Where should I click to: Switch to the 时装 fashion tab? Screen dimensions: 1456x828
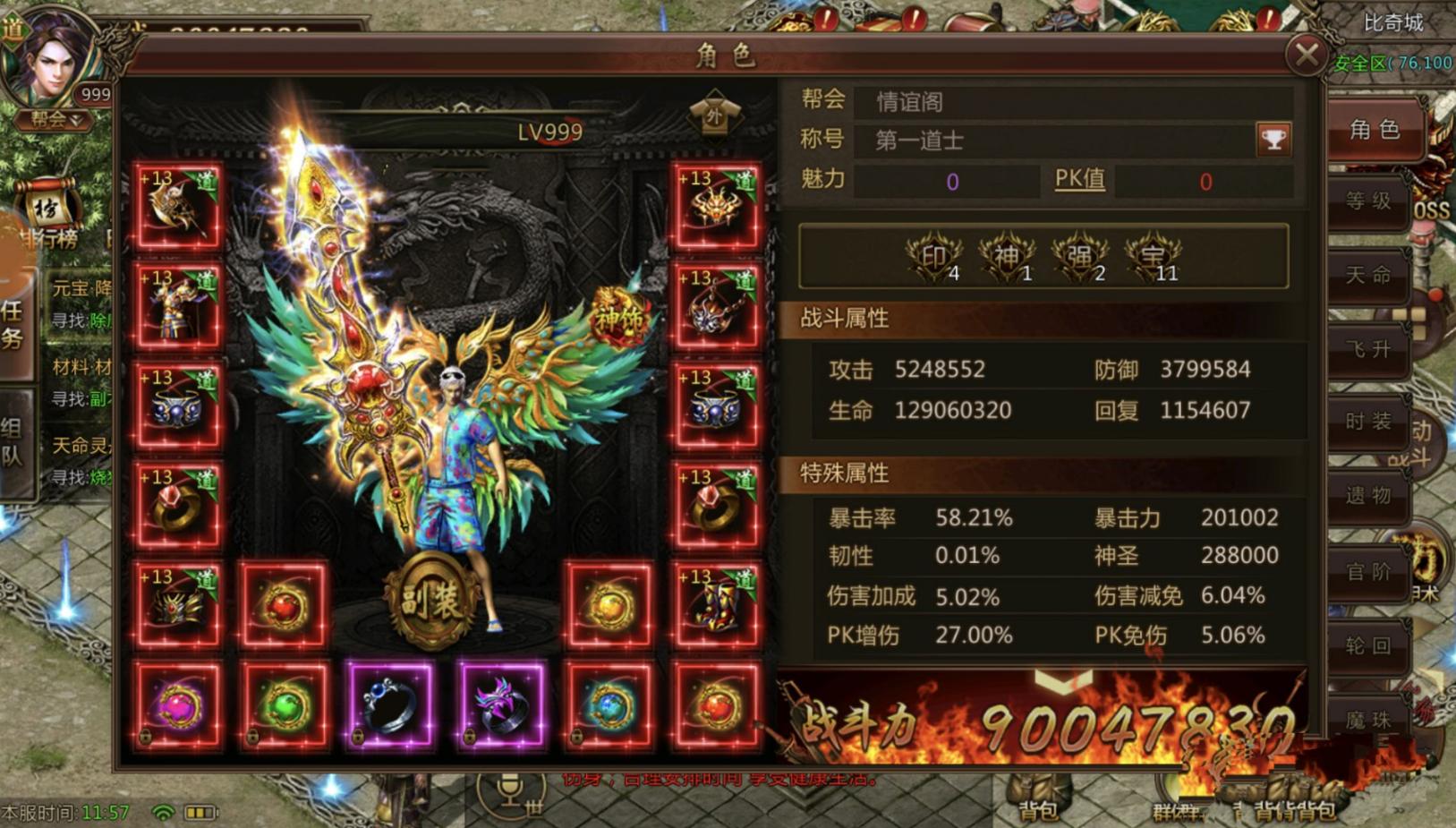pyautogui.click(x=1371, y=424)
